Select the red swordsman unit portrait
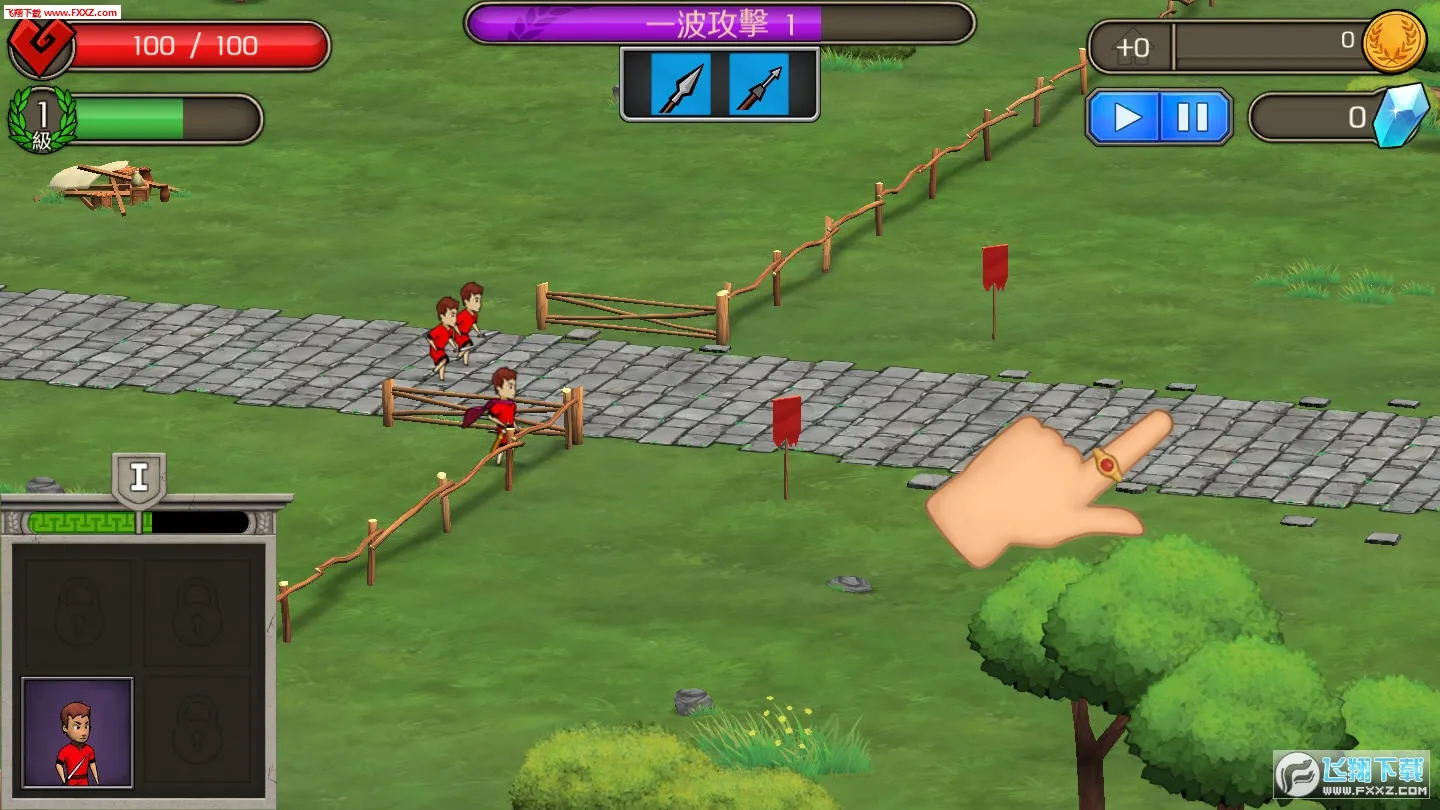Viewport: 1440px width, 810px height. 77,733
